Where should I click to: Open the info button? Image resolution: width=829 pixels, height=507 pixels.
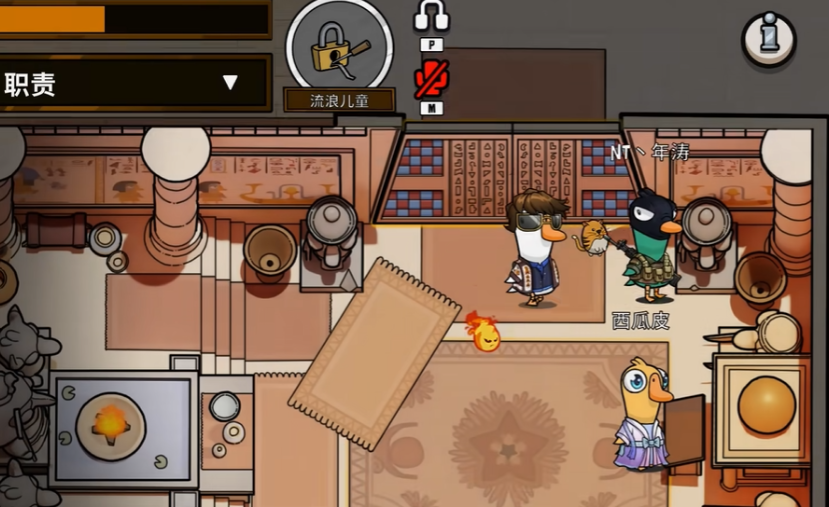(768, 38)
